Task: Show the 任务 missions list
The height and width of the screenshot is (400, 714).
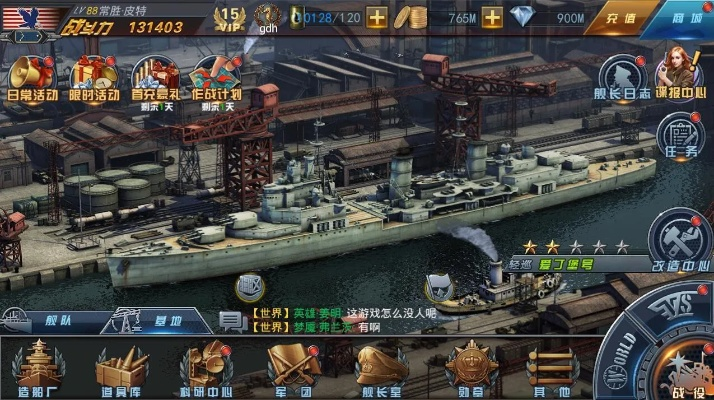Action: click(681, 135)
